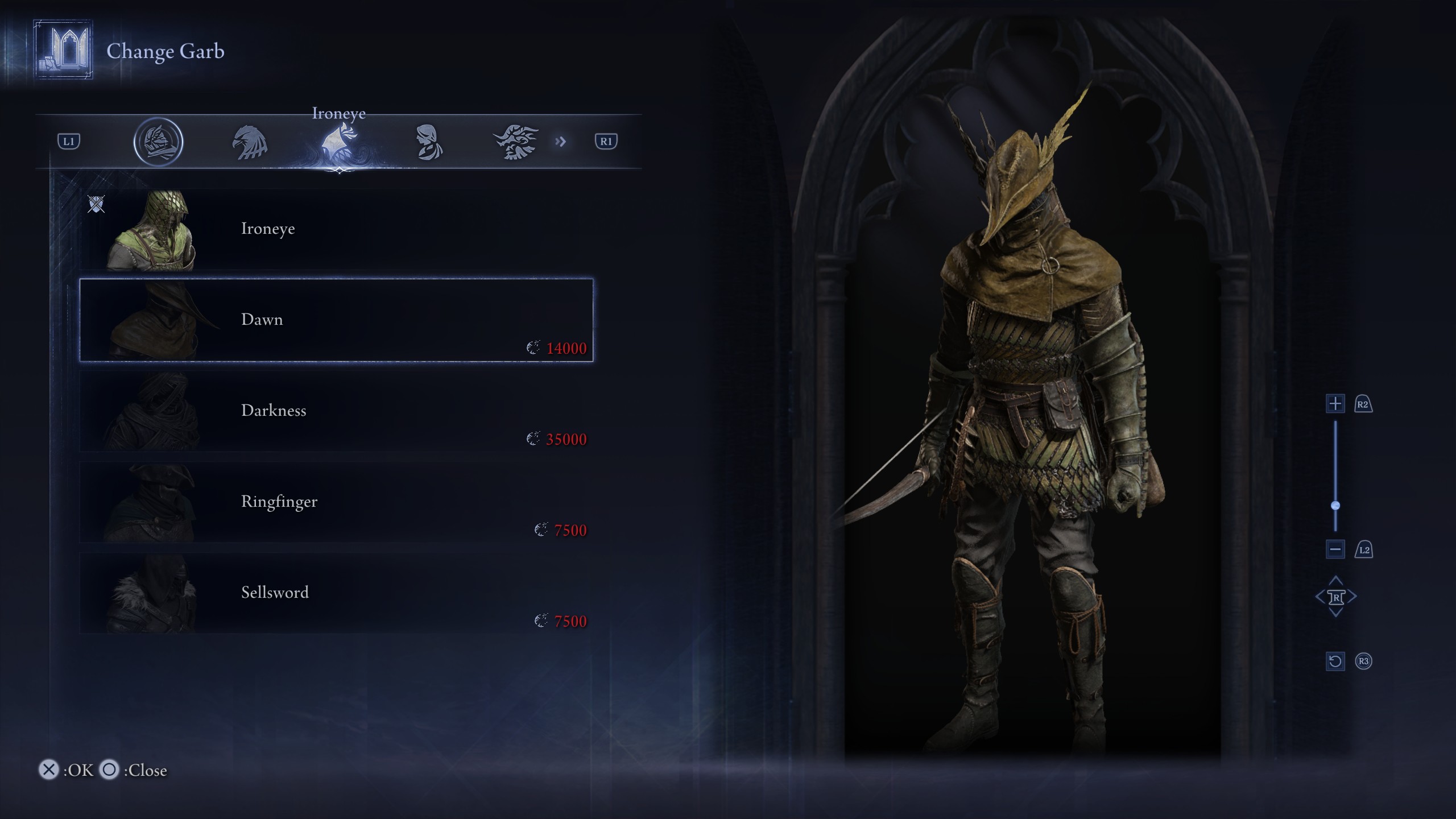
Task: Select the default Ironeye garb row
Action: click(x=336, y=229)
